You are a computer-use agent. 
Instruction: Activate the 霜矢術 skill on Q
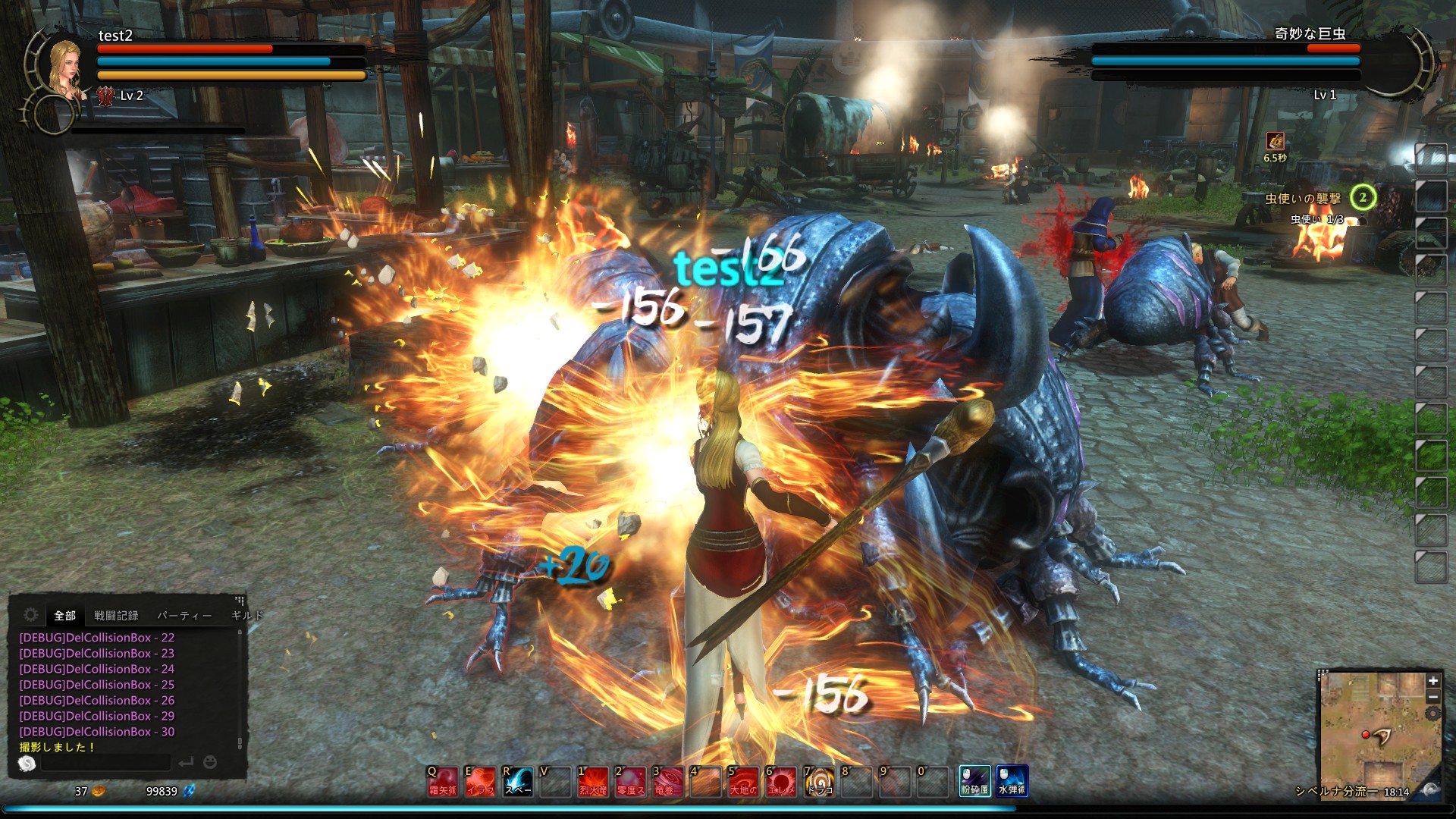click(x=442, y=781)
